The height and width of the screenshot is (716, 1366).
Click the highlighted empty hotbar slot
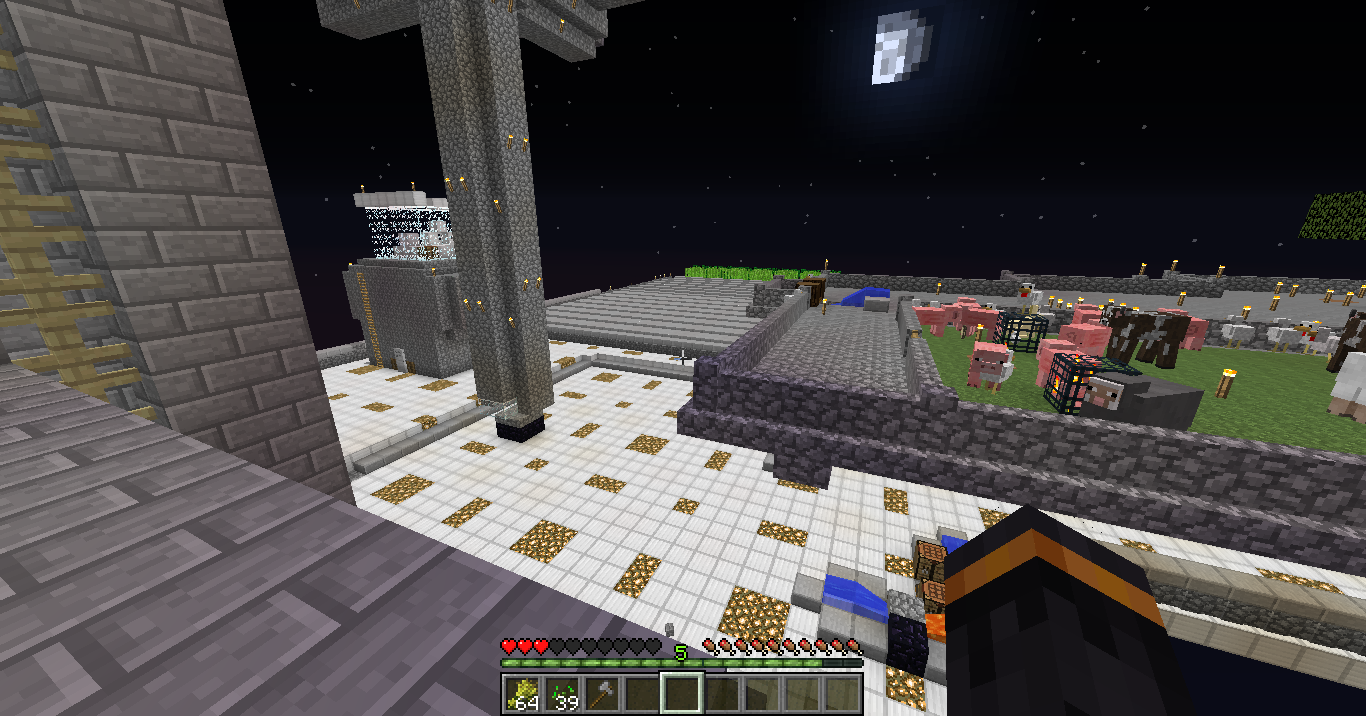pos(682,693)
